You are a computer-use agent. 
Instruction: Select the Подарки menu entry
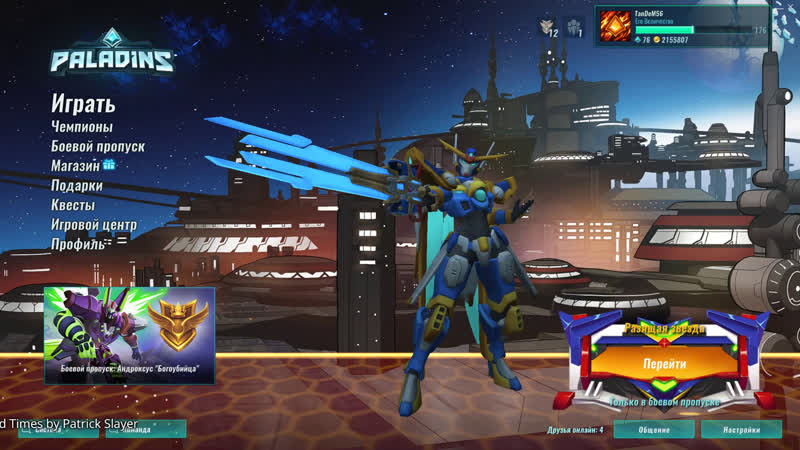click(x=77, y=185)
